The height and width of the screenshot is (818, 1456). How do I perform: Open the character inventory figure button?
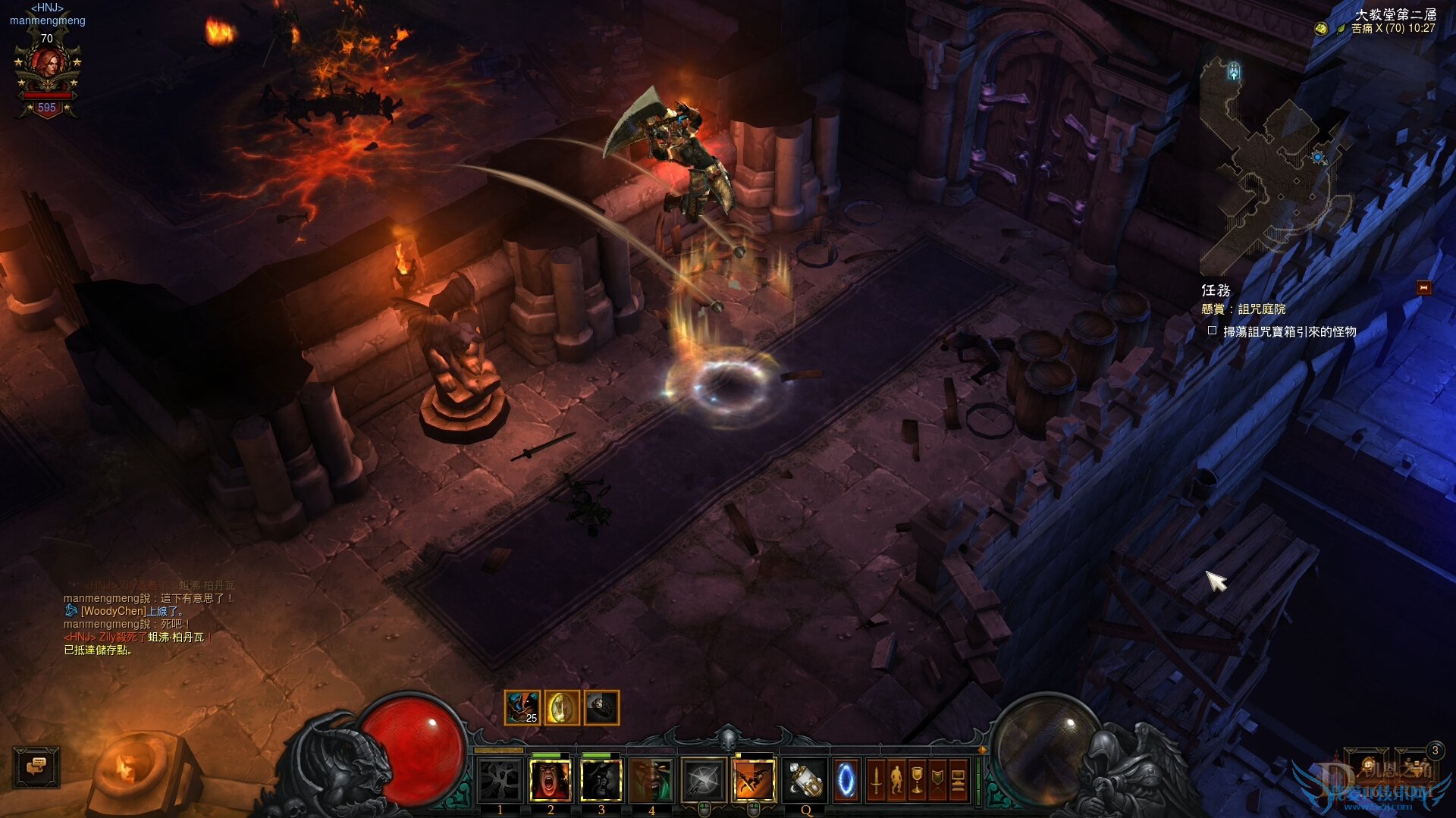point(896,780)
